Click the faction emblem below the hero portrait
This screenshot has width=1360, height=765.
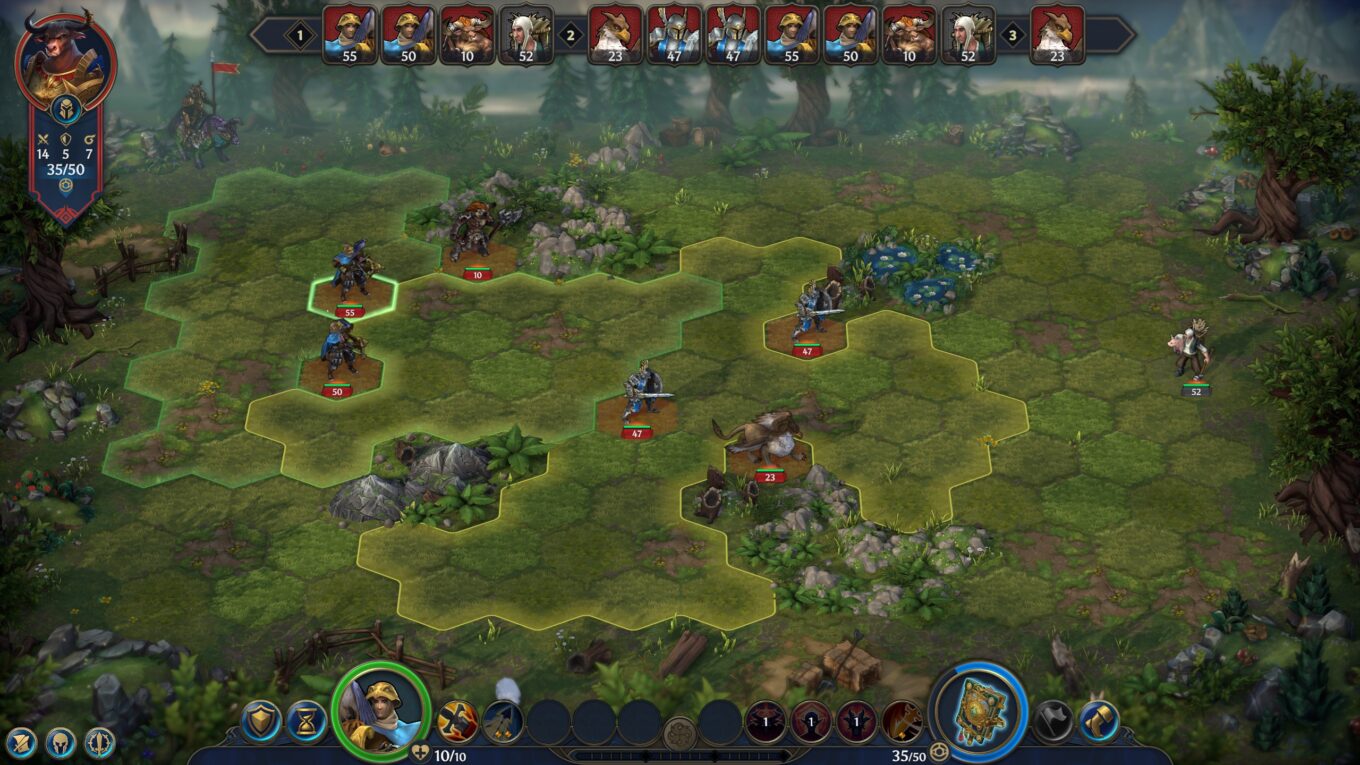coord(67,109)
